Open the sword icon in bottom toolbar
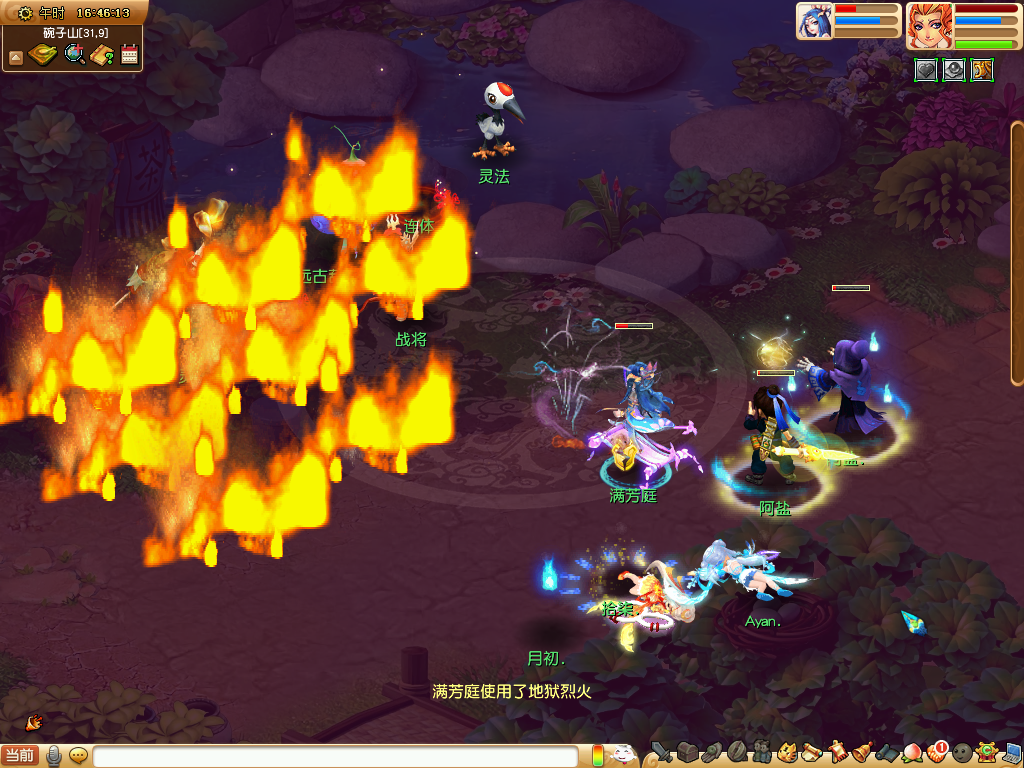Screen dimensions: 1024x768 [661, 752]
